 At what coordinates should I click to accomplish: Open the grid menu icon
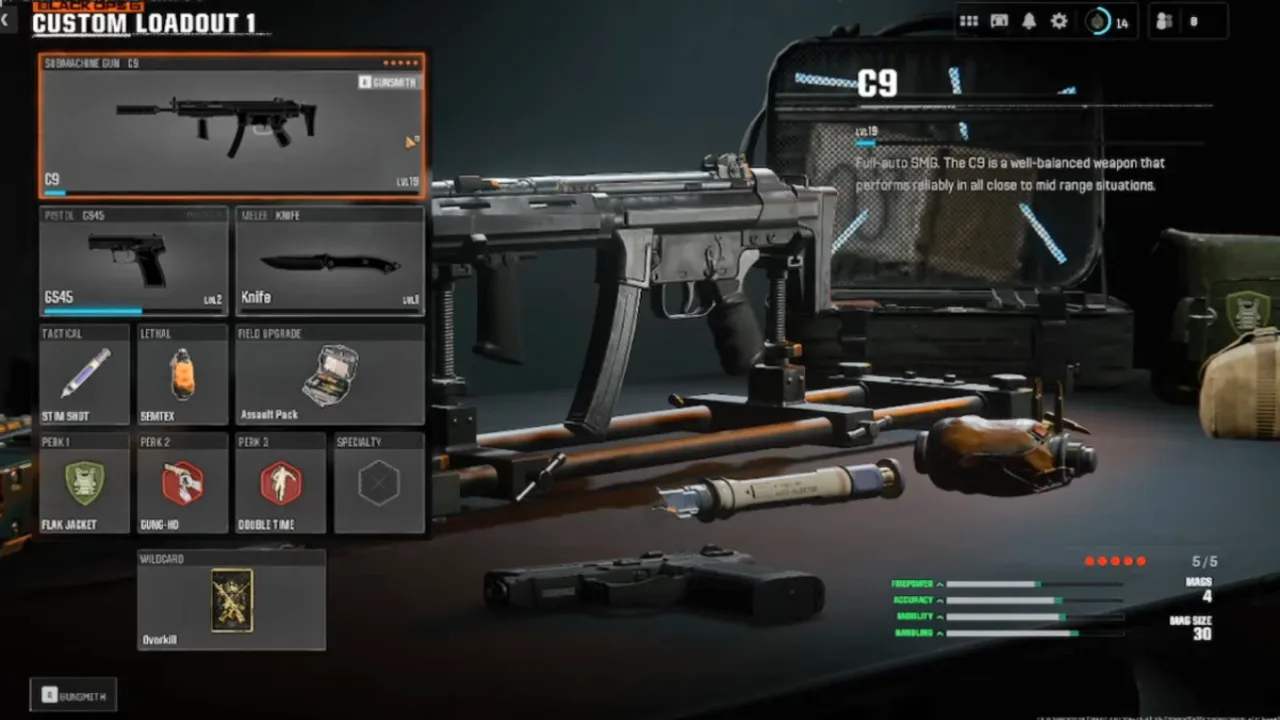[969, 21]
